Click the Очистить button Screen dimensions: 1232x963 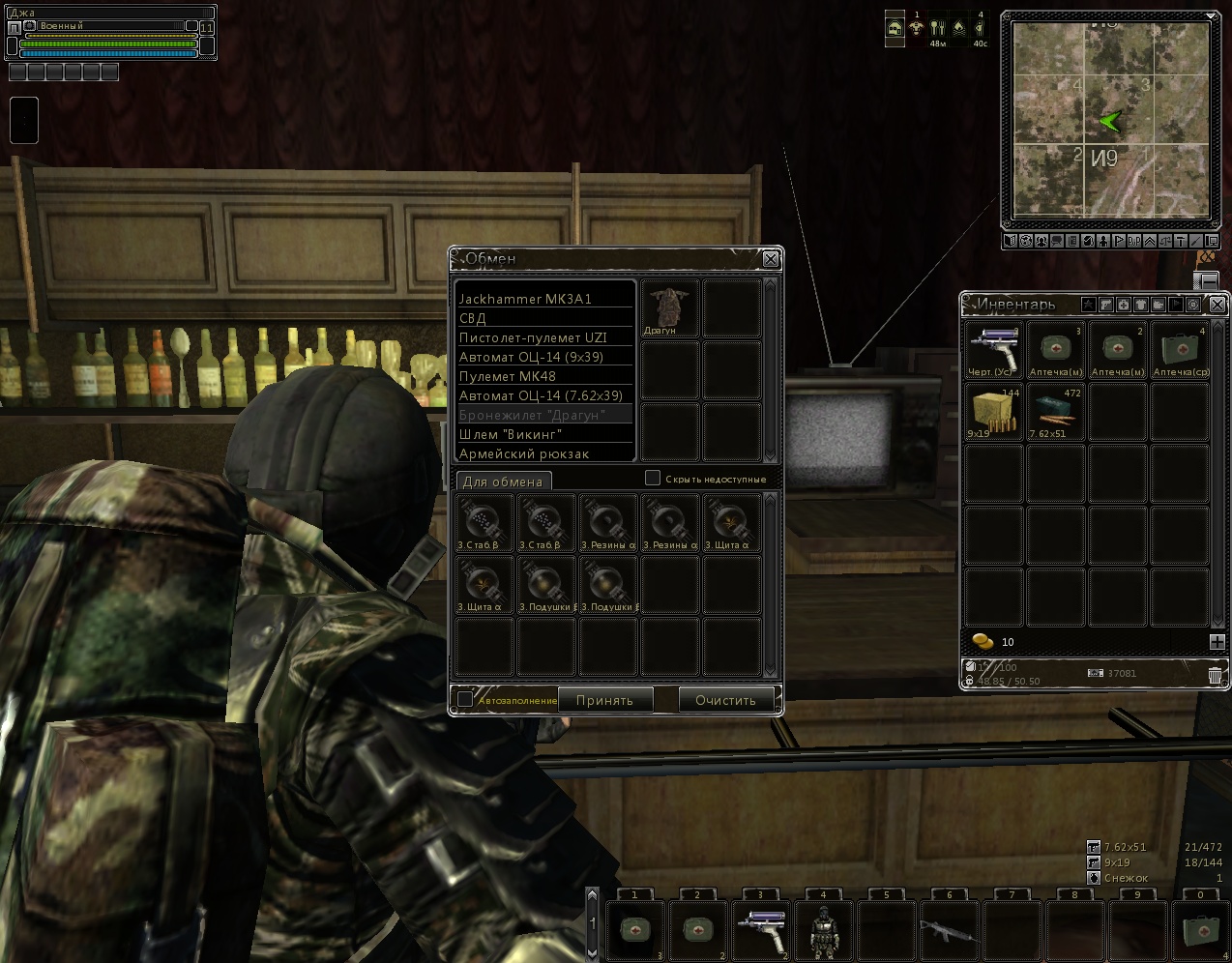[x=725, y=700]
